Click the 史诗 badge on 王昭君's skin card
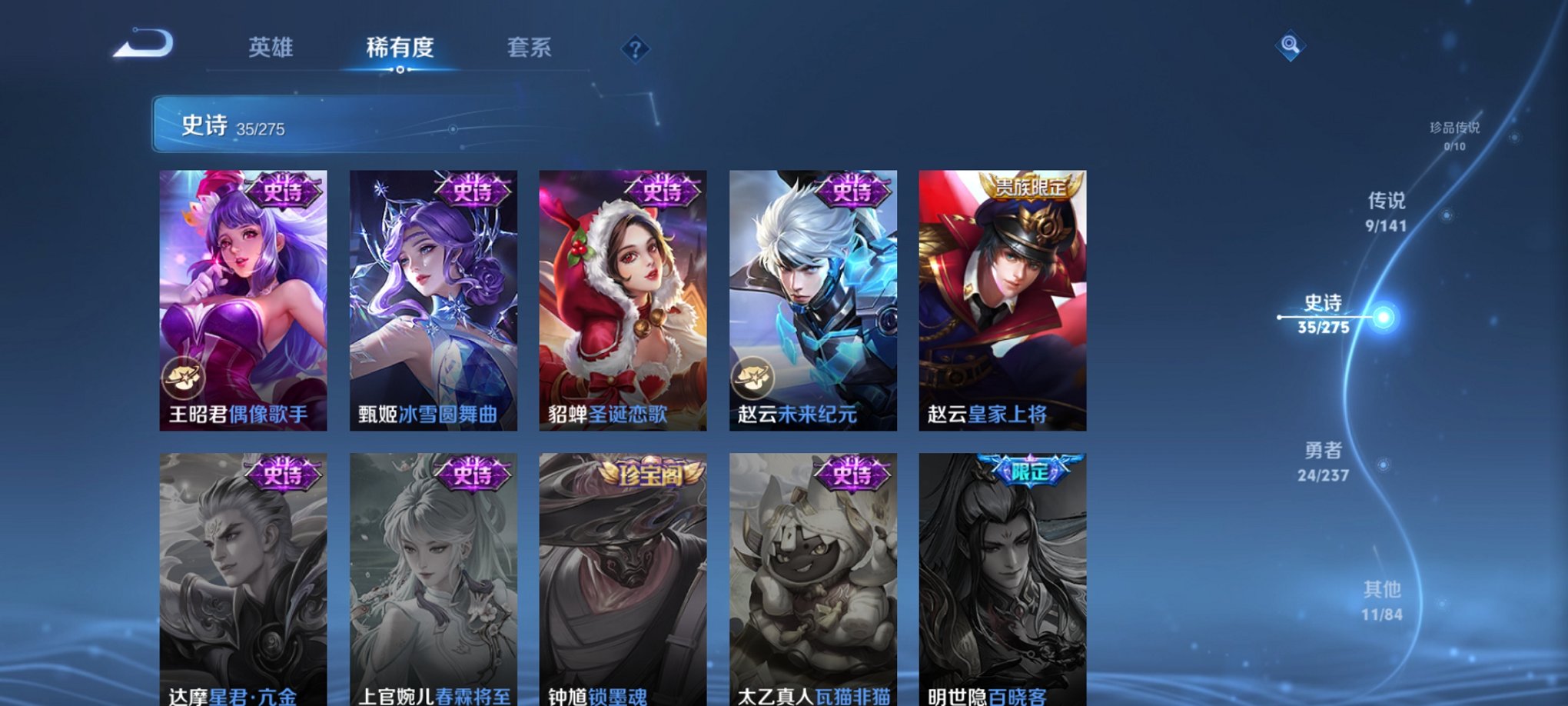 (x=284, y=191)
